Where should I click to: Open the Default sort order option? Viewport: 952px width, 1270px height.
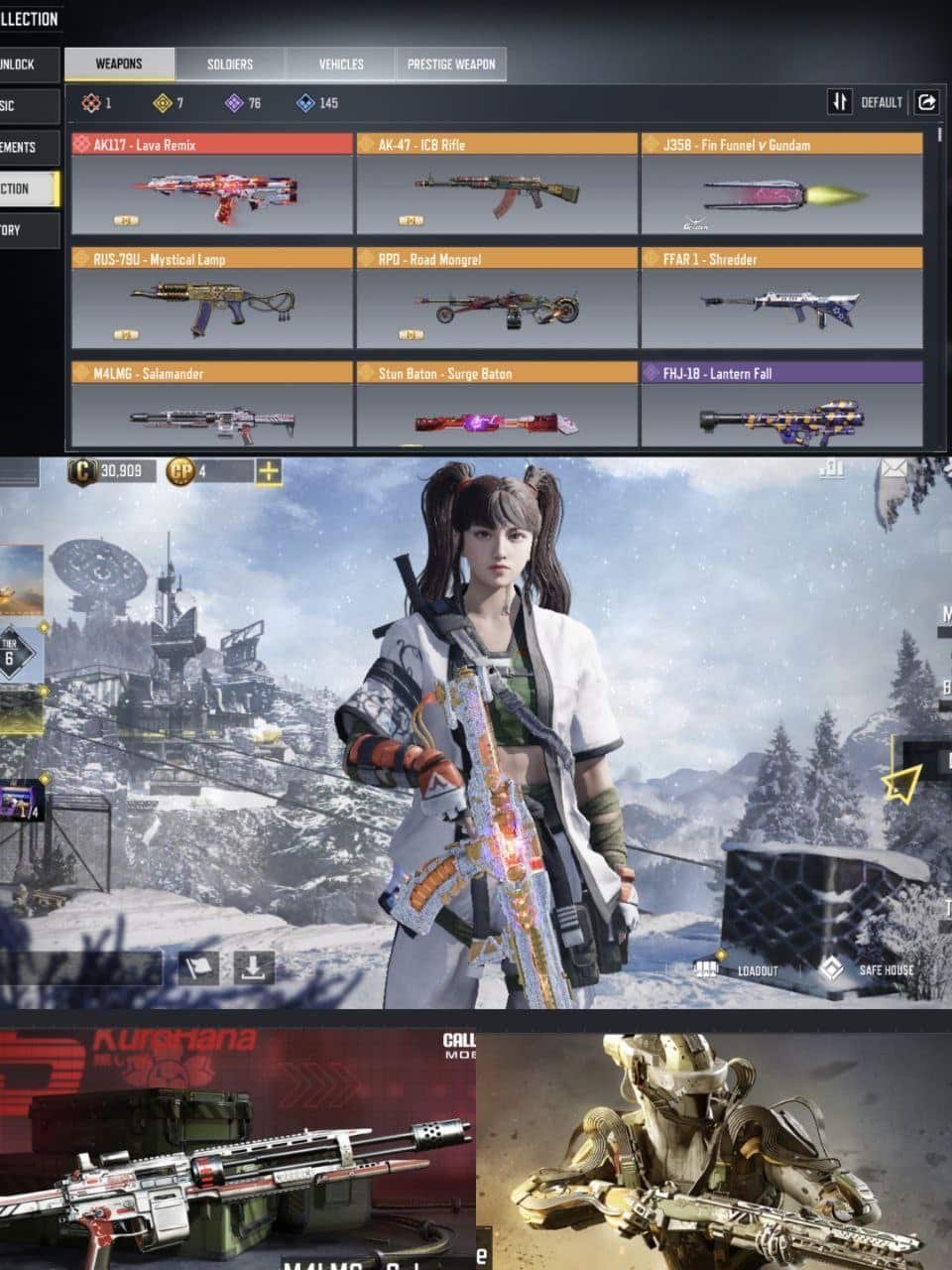coord(866,102)
